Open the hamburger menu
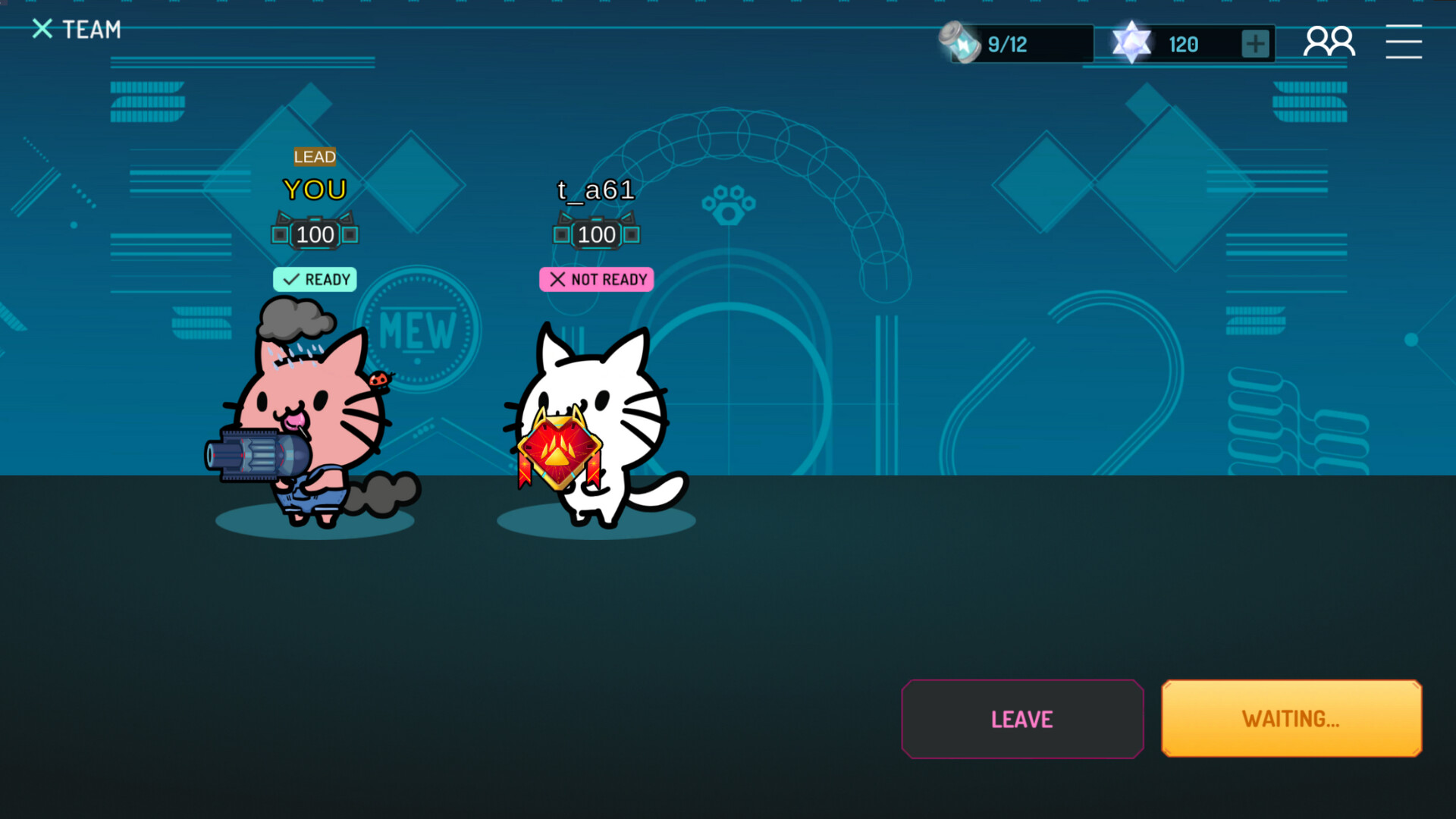 tap(1404, 42)
